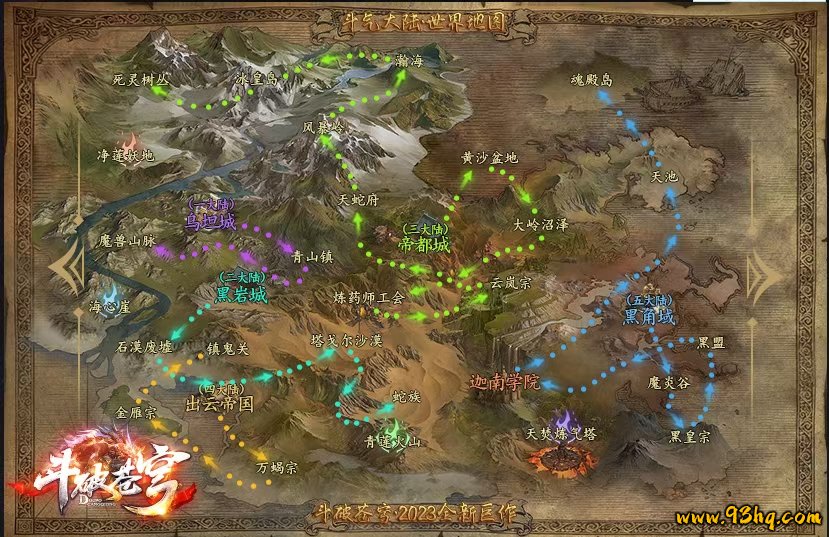Choose the 冰皇岛 location
Screen dimensions: 829x537
click(x=256, y=77)
